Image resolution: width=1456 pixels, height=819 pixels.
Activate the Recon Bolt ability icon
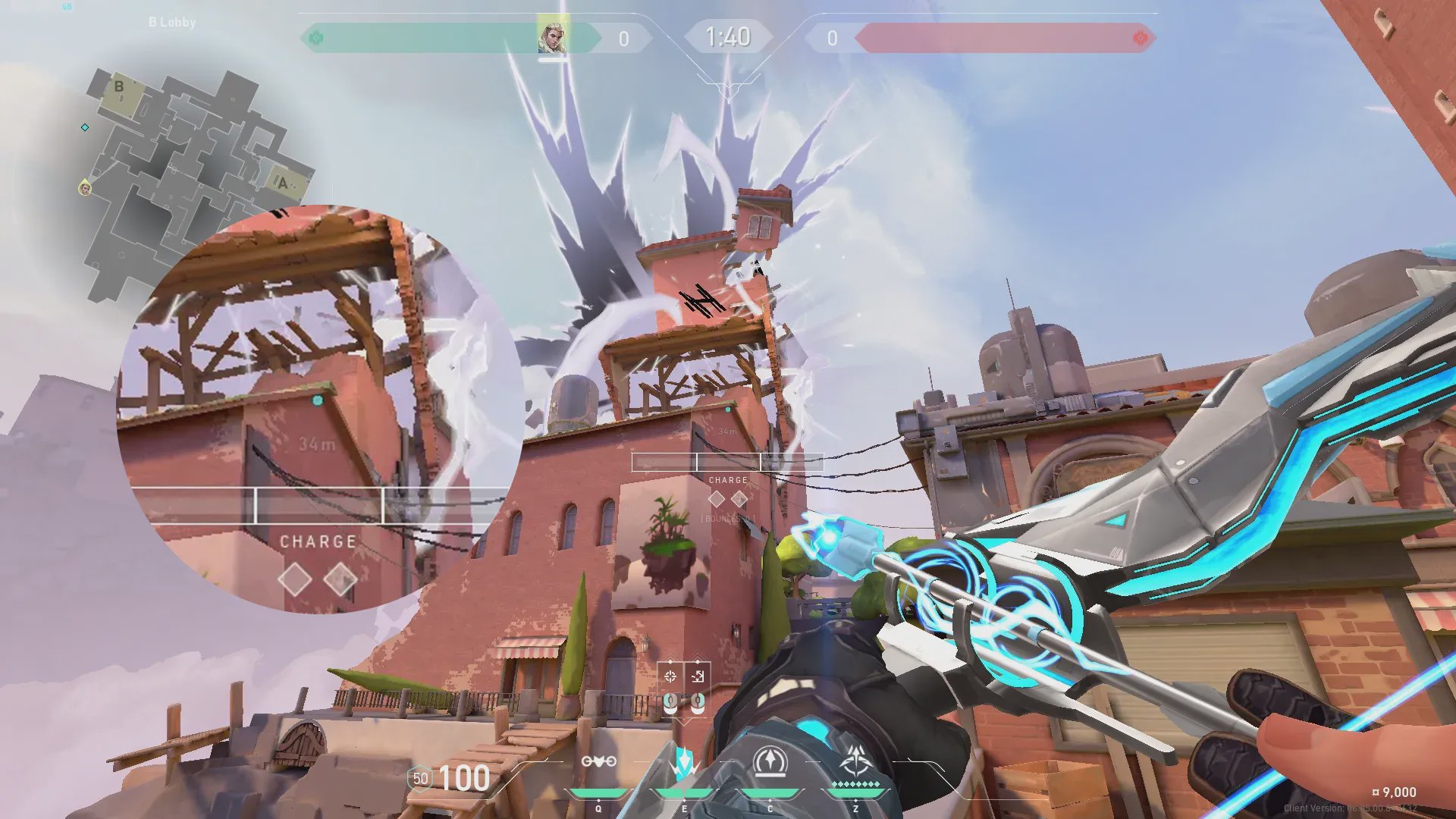[684, 762]
